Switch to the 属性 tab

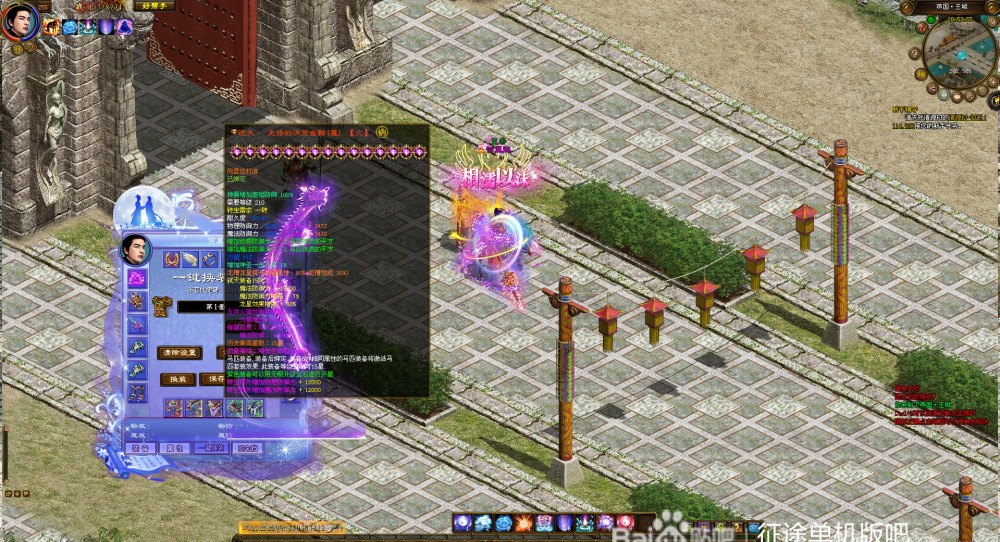(x=175, y=448)
